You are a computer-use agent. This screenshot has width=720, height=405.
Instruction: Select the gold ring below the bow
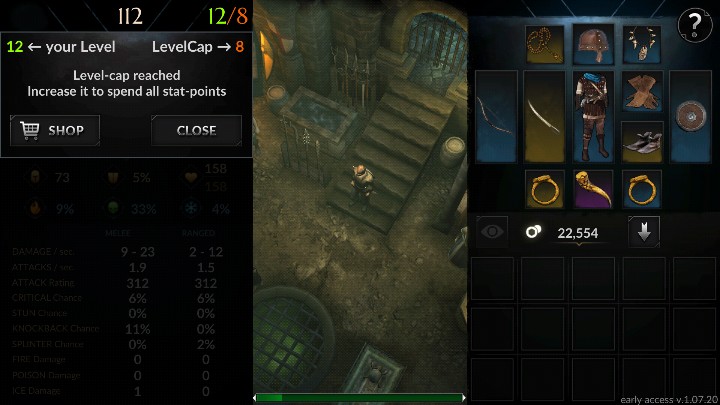click(545, 188)
